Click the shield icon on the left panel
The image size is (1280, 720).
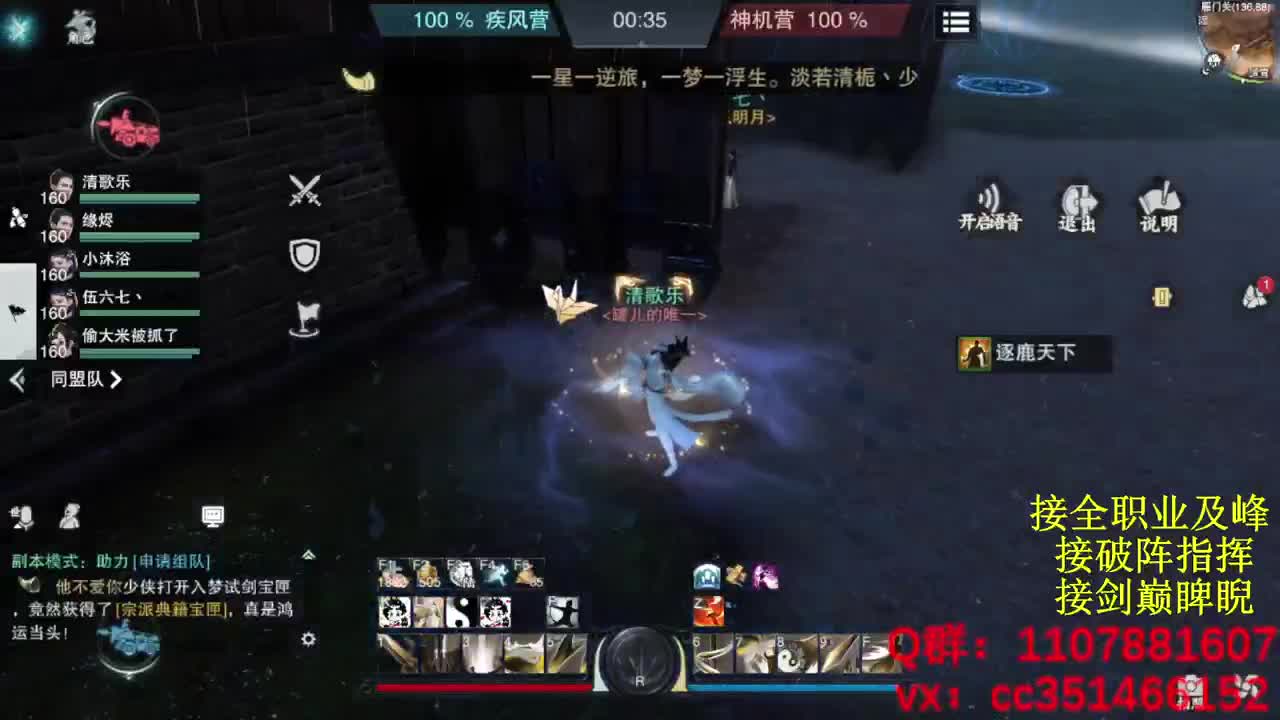pyautogui.click(x=302, y=254)
